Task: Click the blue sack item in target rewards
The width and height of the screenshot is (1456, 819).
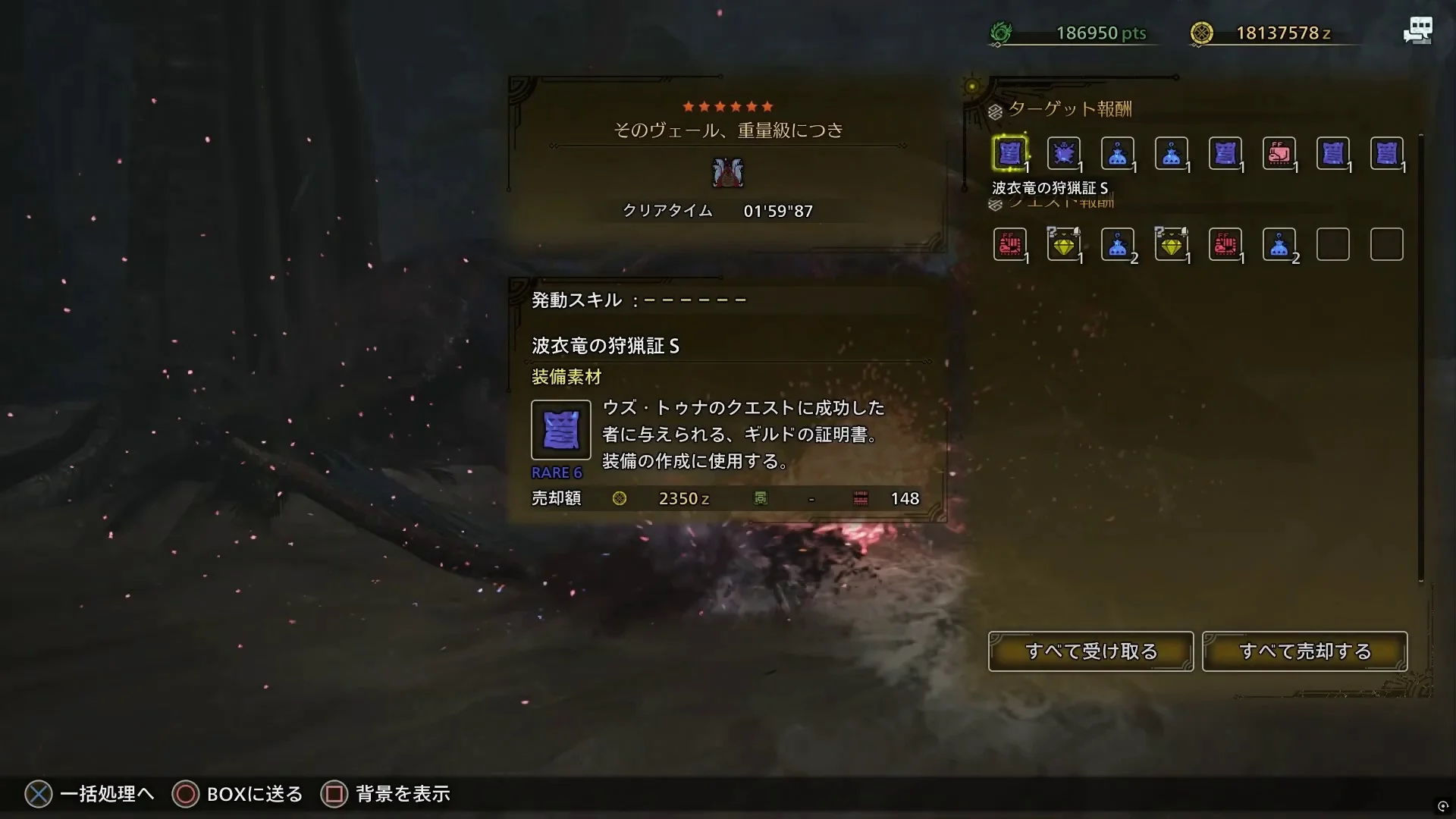Action: [1118, 153]
